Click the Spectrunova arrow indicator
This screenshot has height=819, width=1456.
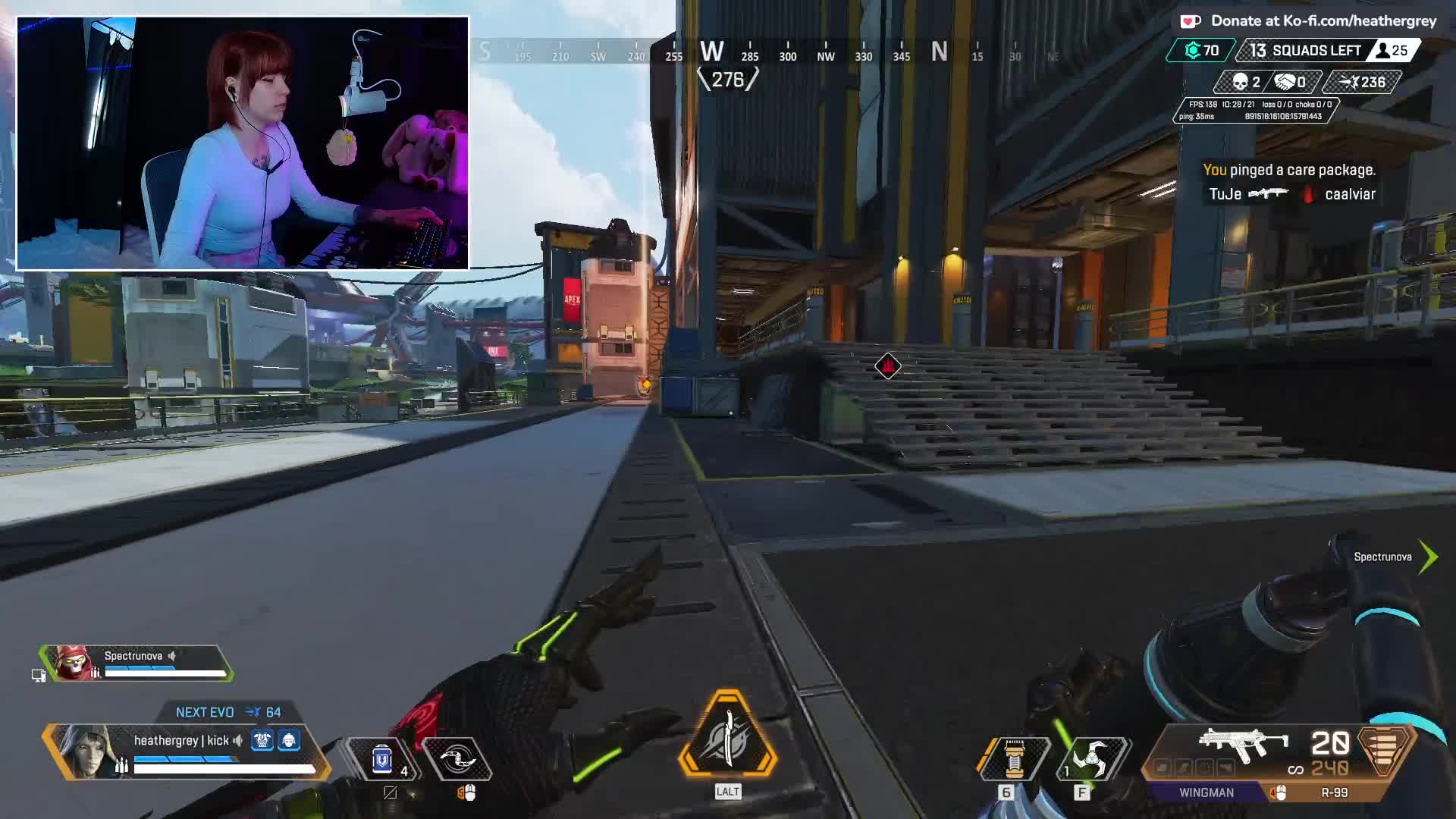point(1429,557)
